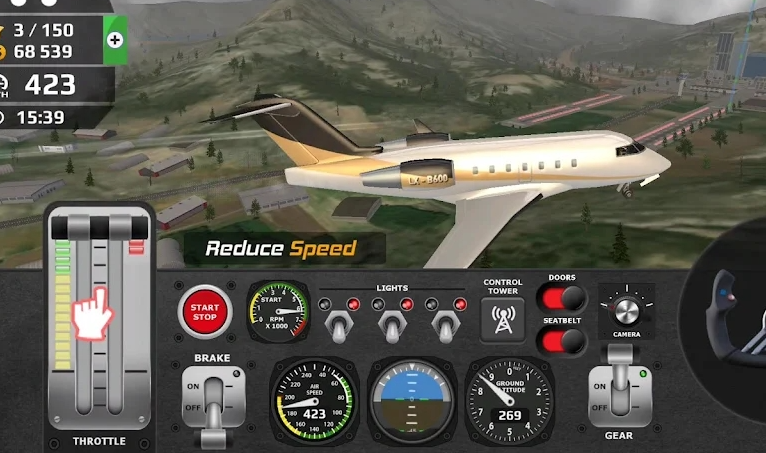Screen dimensions: 766x453
Task: Tap the green plus button to add coins
Action: 115,40
